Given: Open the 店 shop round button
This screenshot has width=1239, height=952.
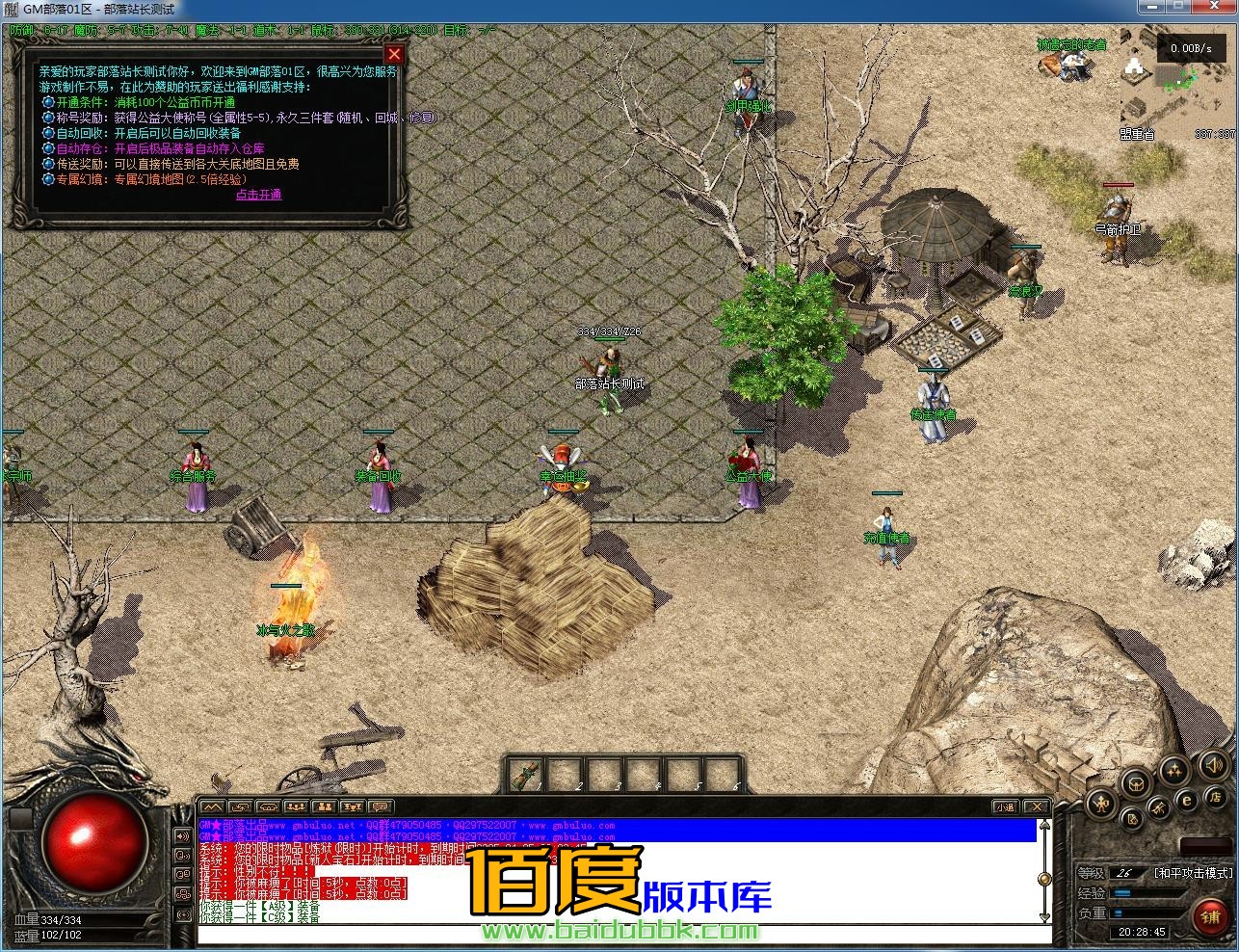Looking at the screenshot, I should [x=1214, y=797].
